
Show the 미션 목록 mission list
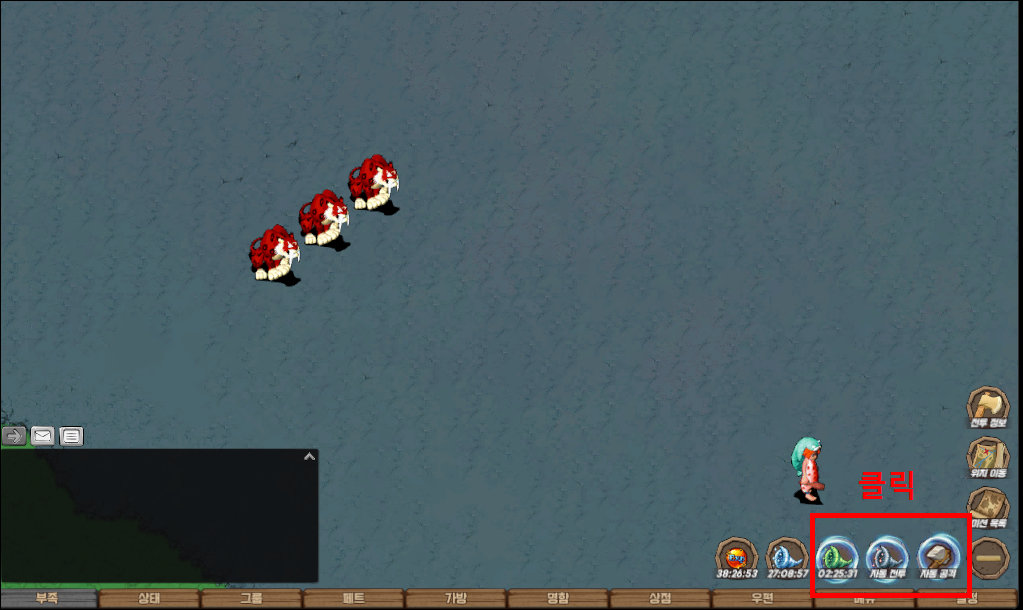pos(988,507)
